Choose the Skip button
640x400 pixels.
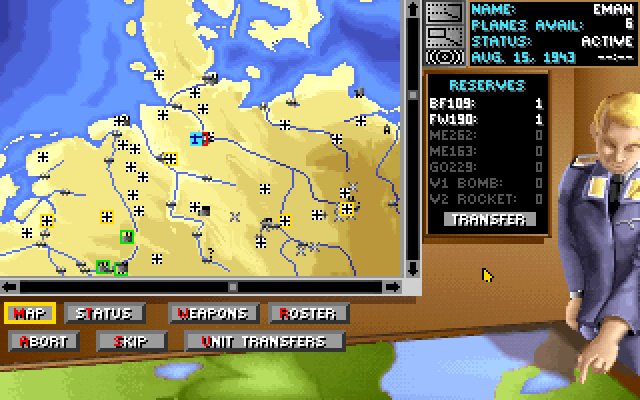[131, 341]
